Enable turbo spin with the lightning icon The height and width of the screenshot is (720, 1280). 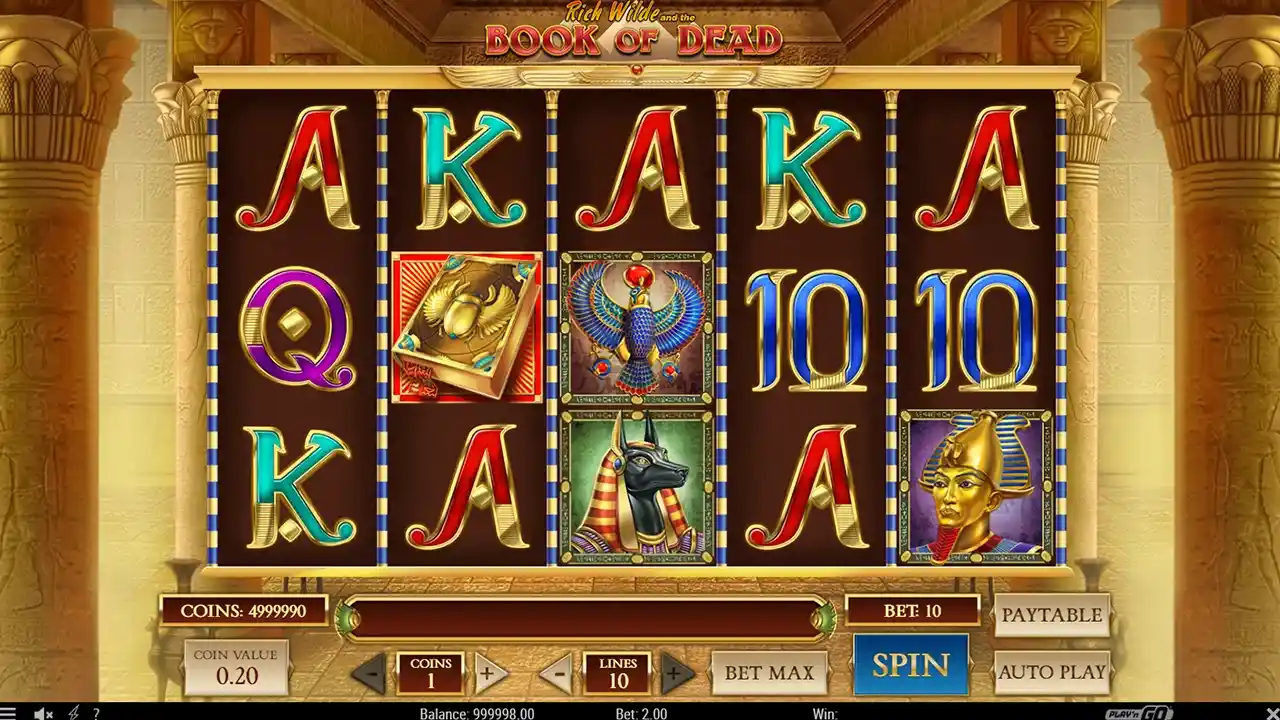click(72, 712)
